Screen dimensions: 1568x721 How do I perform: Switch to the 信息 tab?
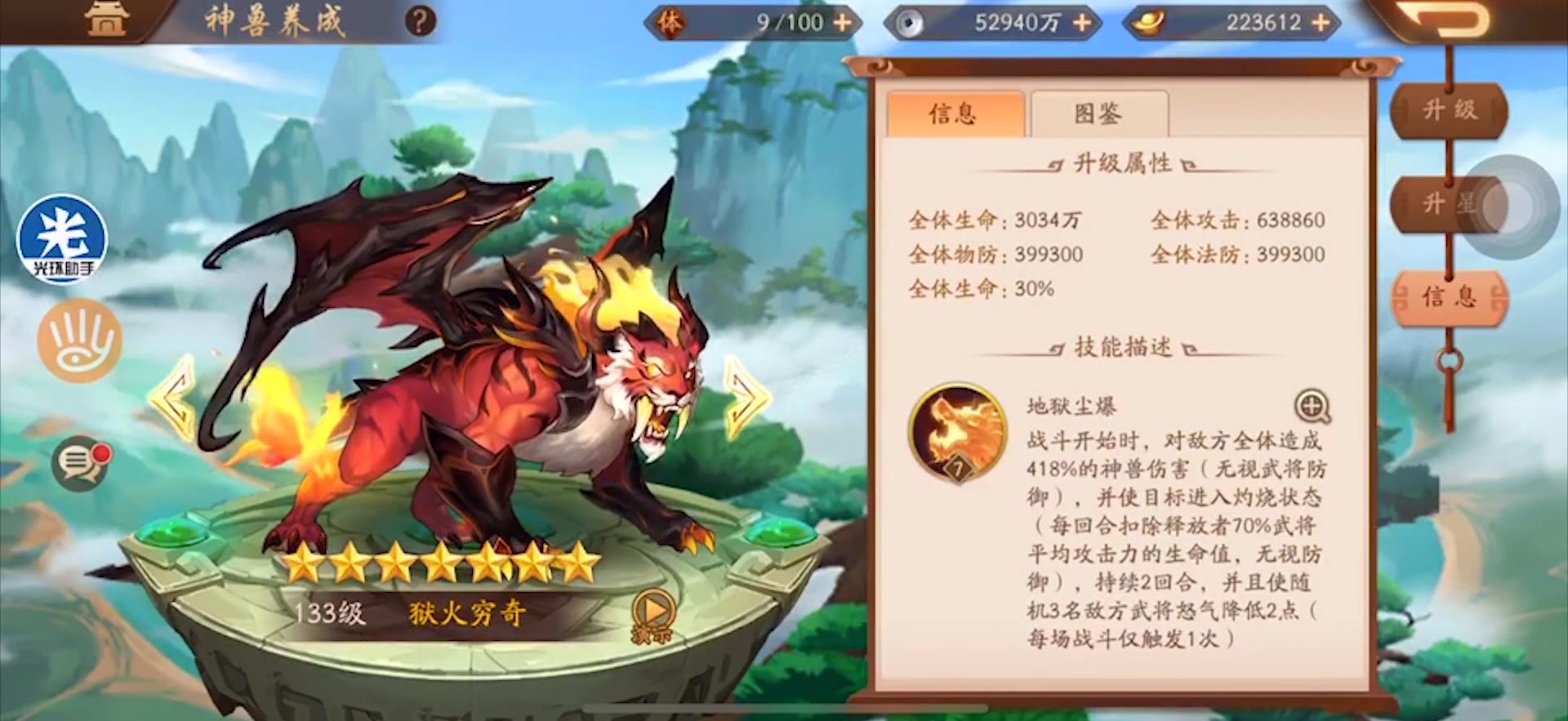[x=954, y=113]
